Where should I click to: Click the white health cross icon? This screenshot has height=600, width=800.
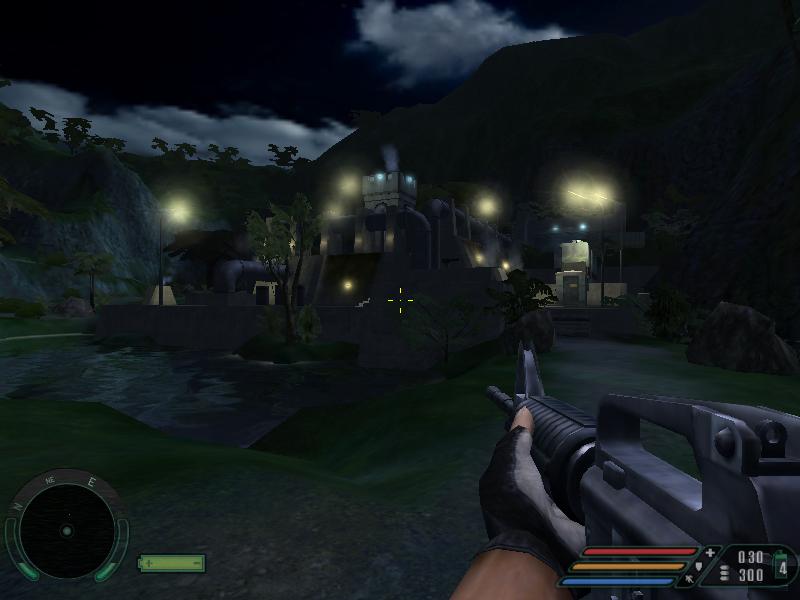(710, 552)
